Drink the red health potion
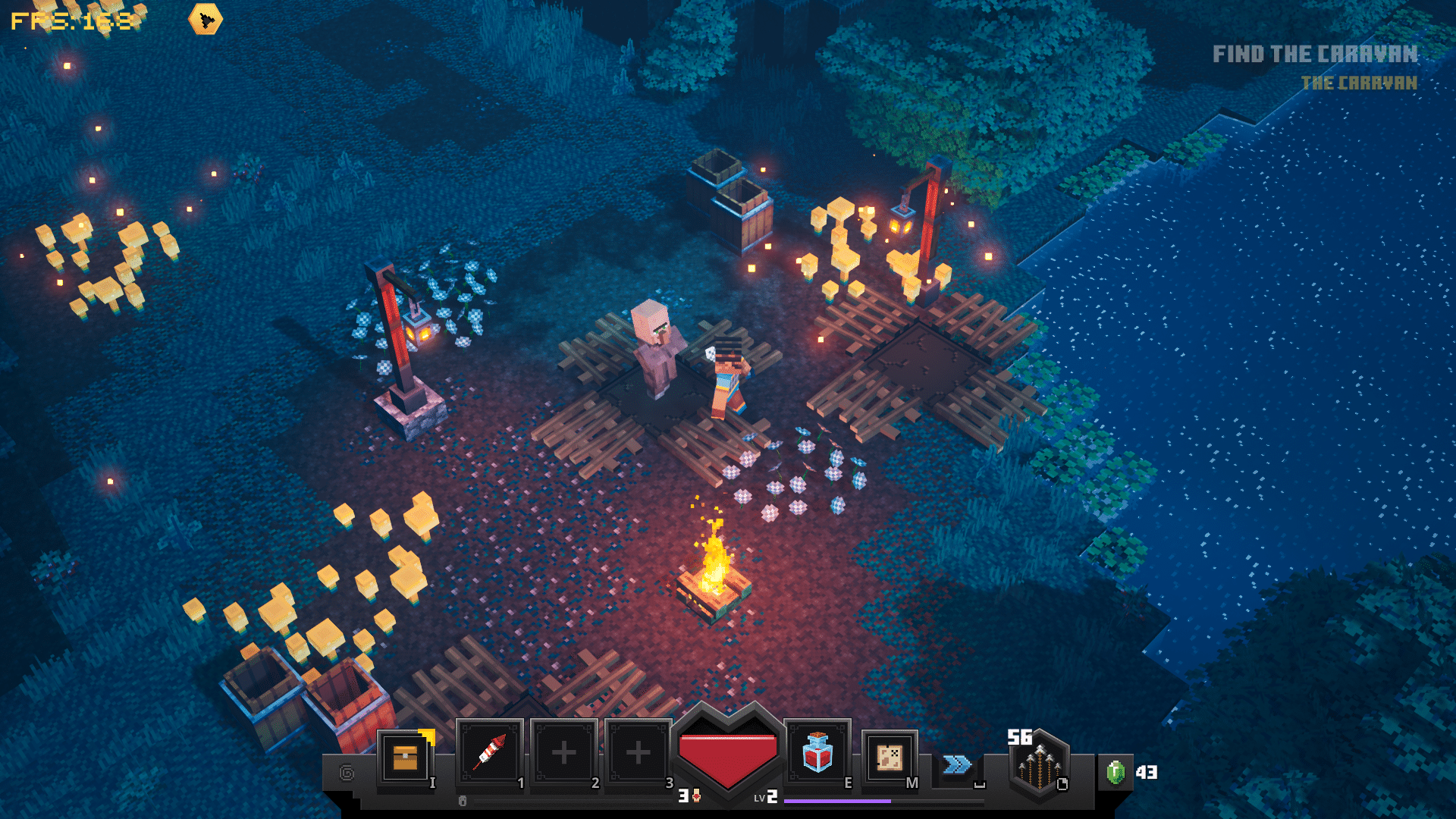The width and height of the screenshot is (1456, 819). point(817,753)
